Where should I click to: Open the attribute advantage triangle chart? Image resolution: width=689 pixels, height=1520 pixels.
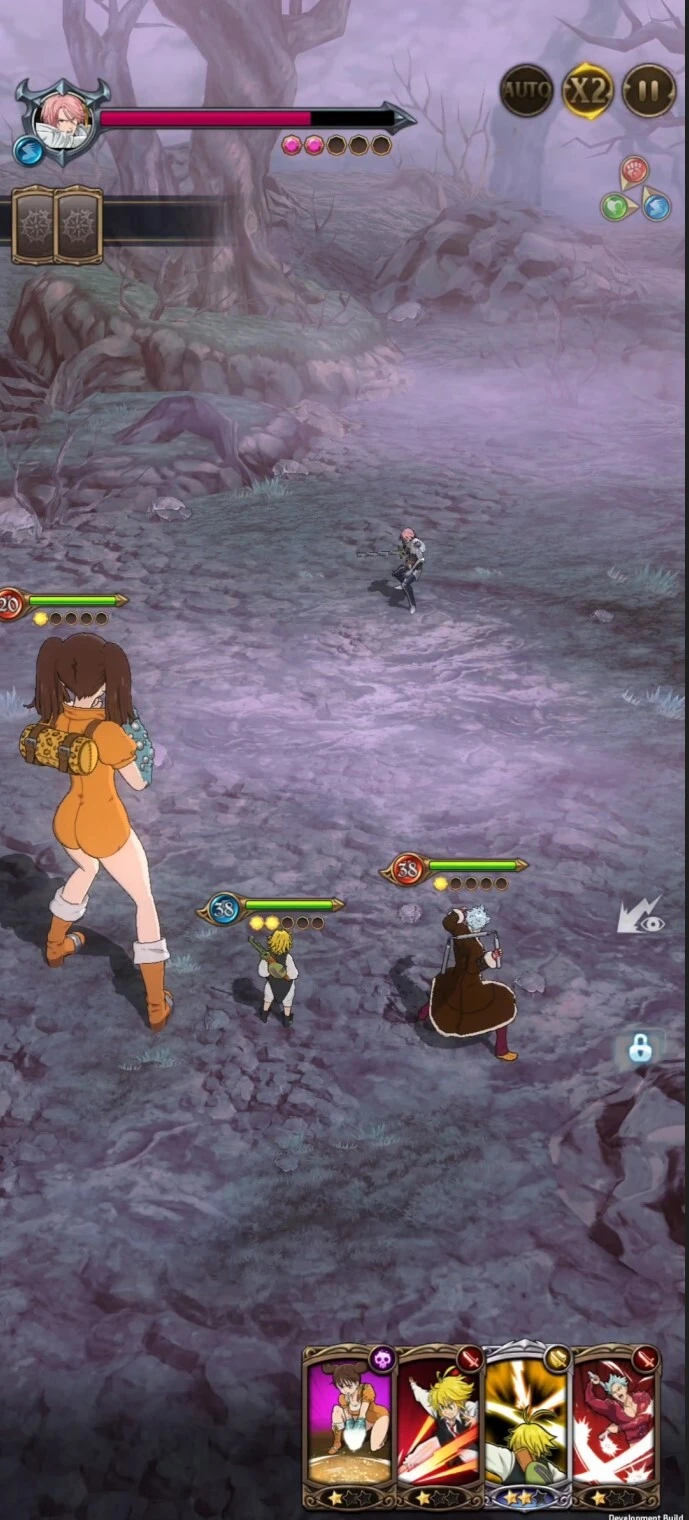pyautogui.click(x=635, y=190)
